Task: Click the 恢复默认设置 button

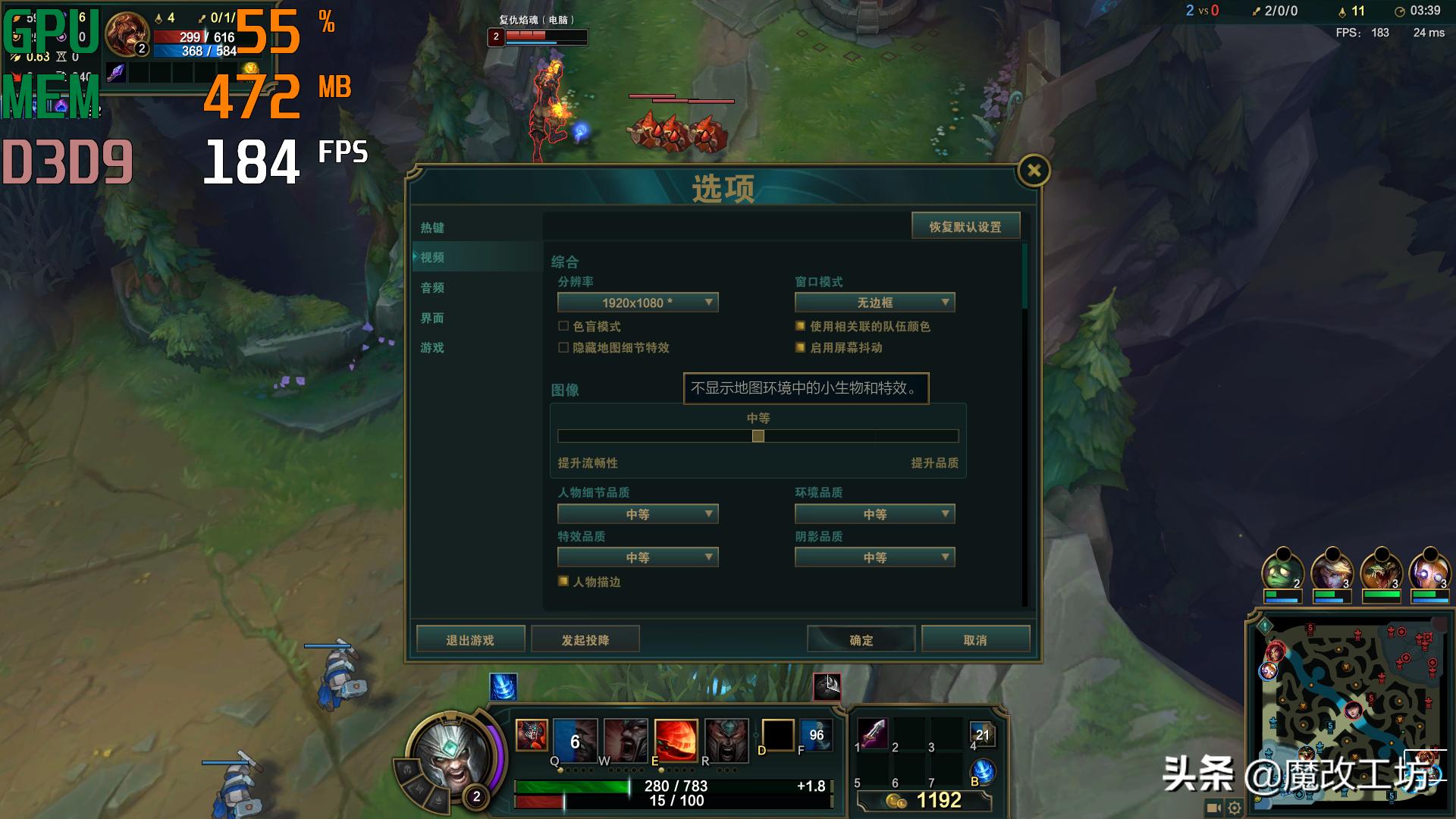Action: point(965,225)
